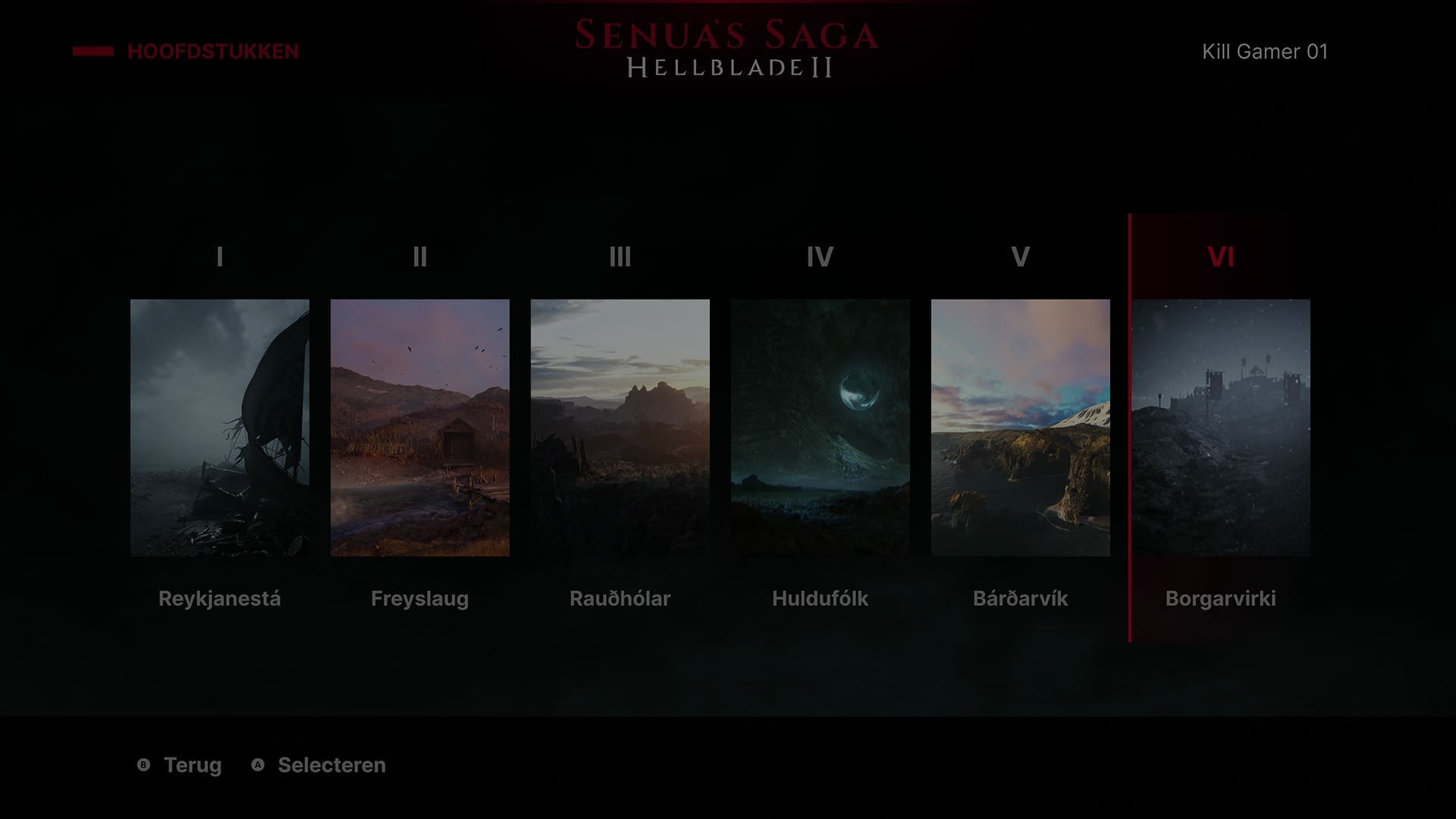
Task: Click the Roman numeral IV heading
Action: tap(820, 258)
